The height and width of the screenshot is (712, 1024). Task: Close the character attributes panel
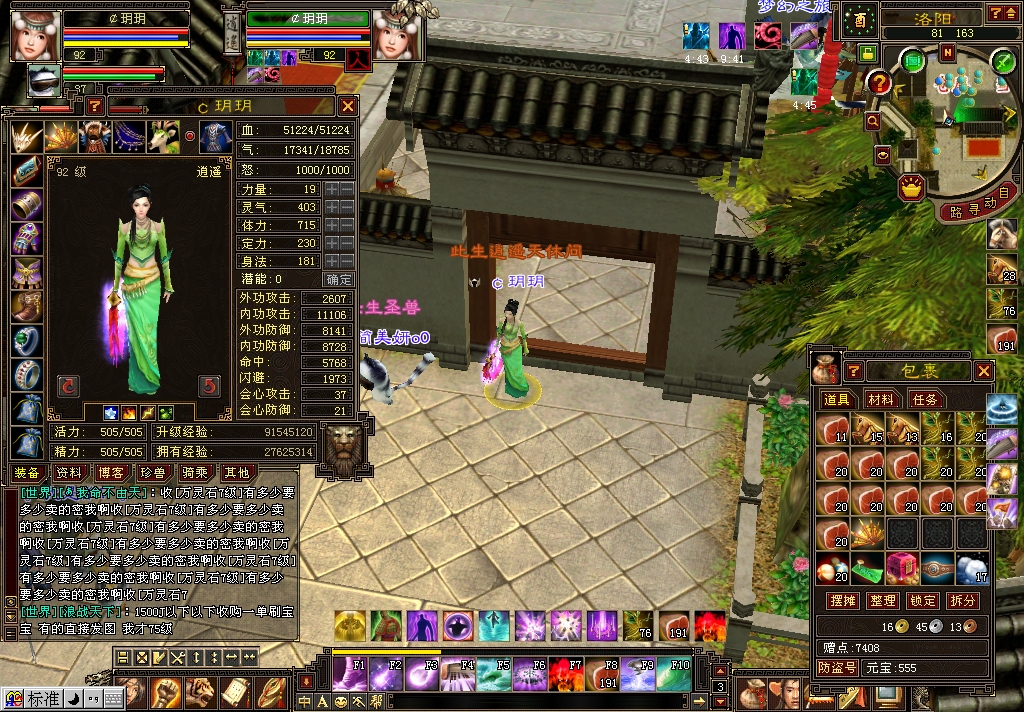coord(347,106)
